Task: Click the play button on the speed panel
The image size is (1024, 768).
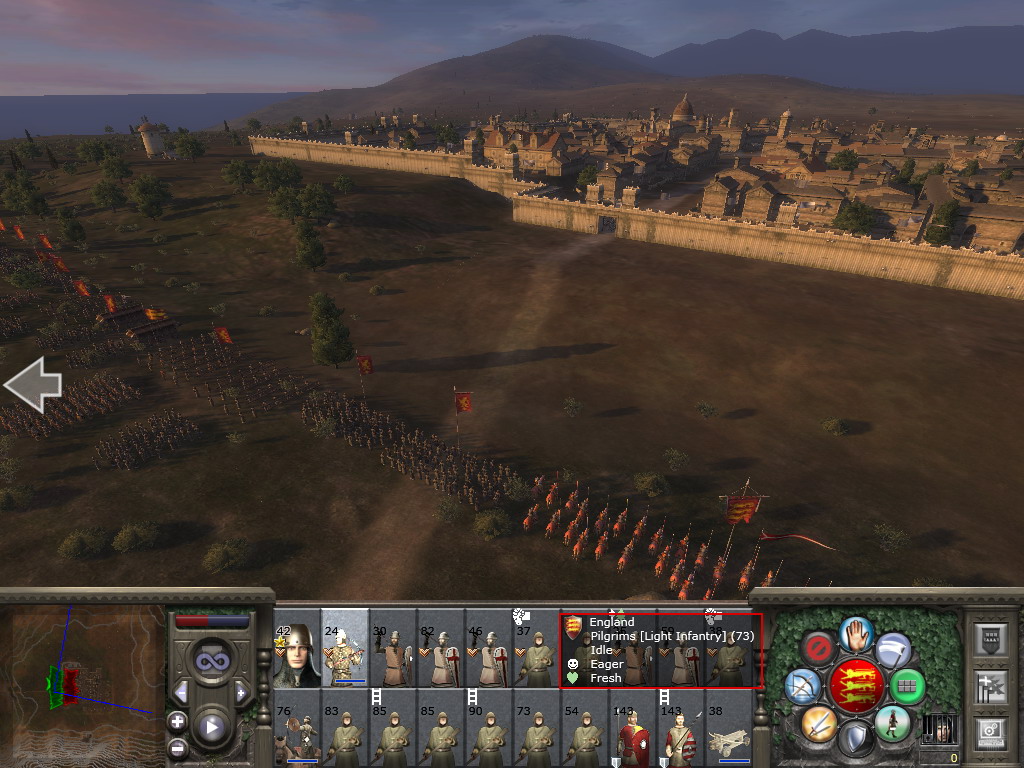Action: point(211,727)
